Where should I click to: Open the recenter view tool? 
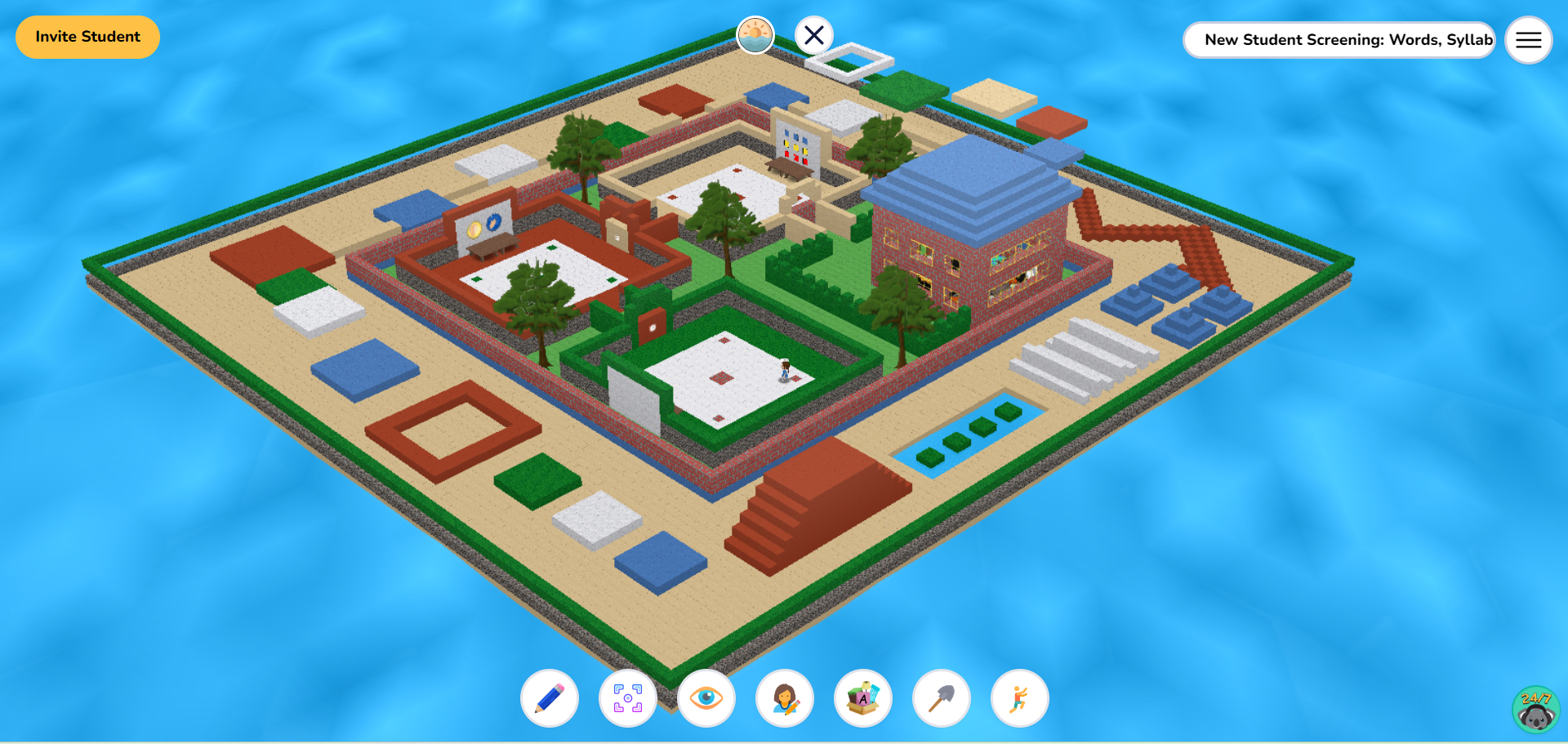(626, 699)
